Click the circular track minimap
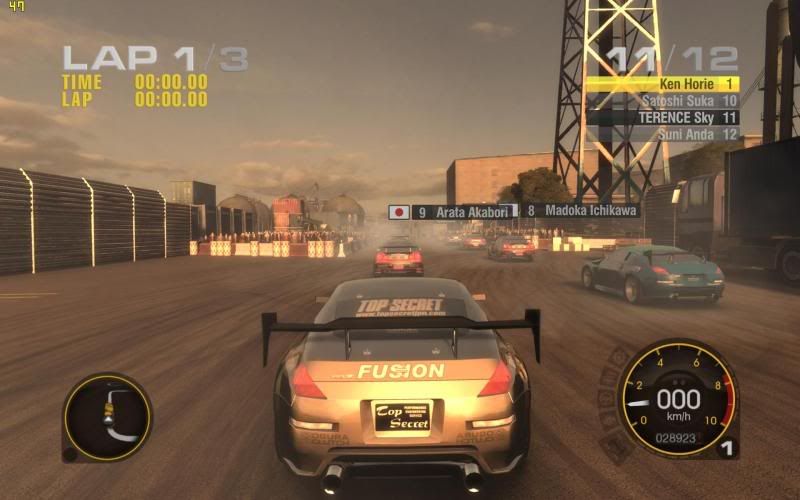 [107, 417]
